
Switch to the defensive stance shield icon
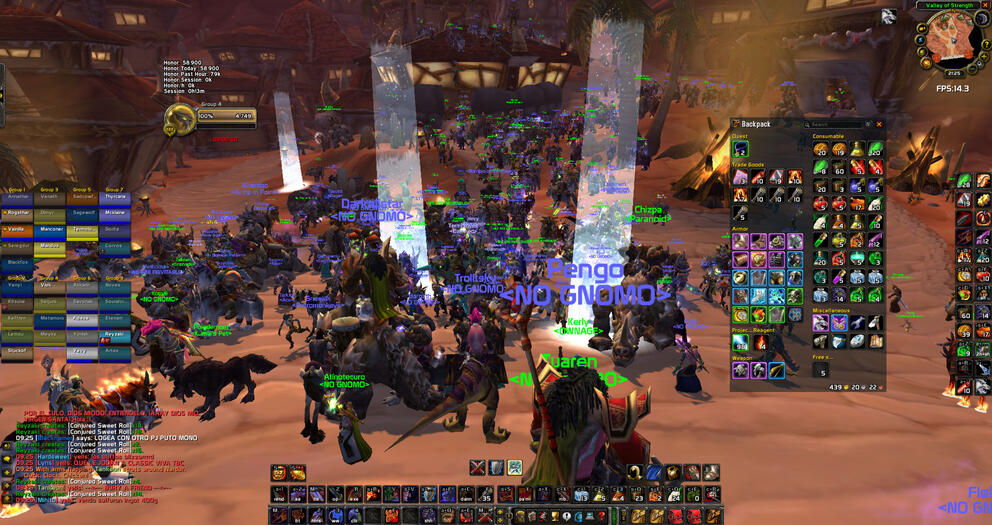click(x=496, y=467)
